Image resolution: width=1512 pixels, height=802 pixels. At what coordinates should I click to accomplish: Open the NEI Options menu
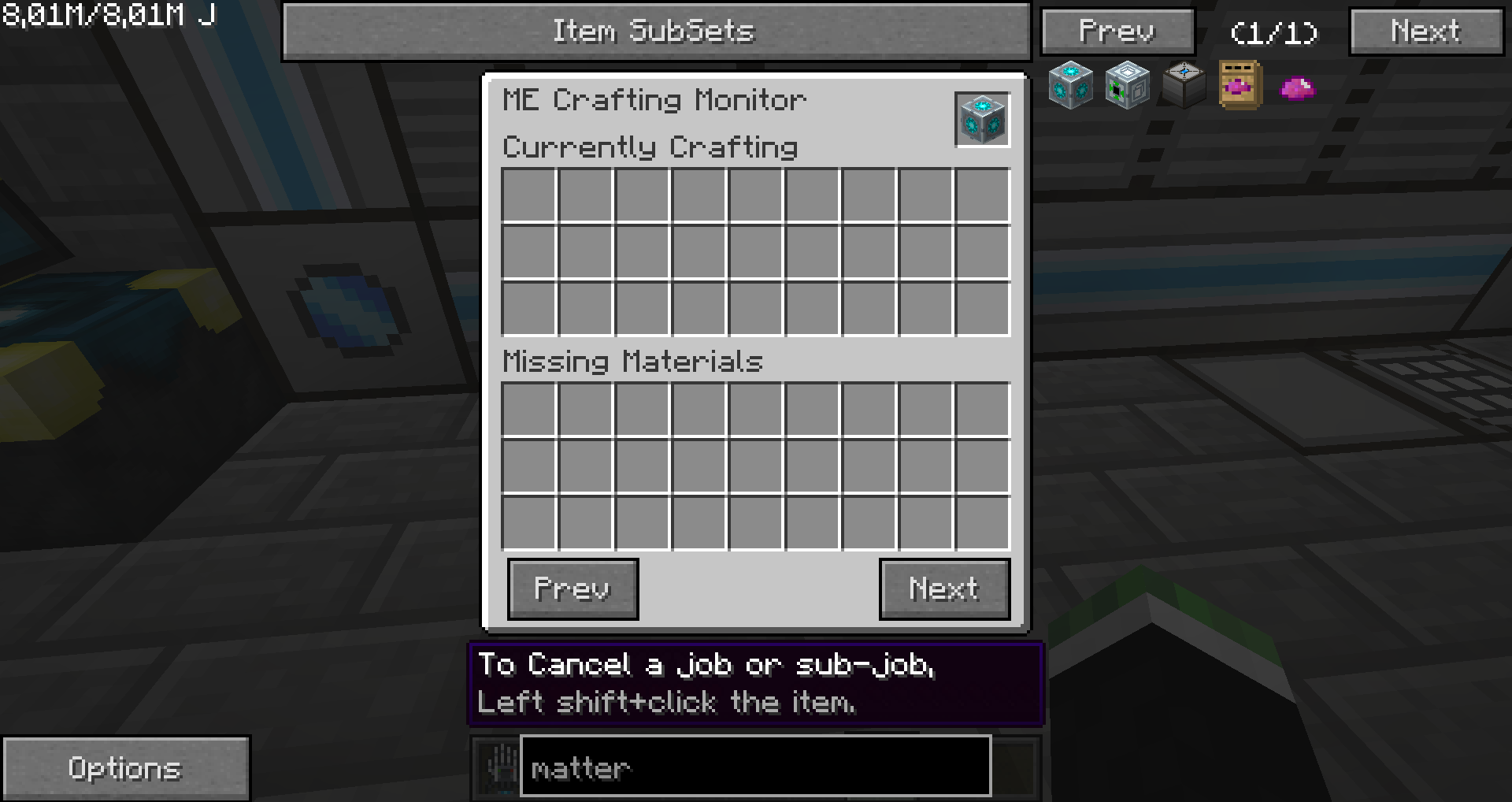coord(125,768)
